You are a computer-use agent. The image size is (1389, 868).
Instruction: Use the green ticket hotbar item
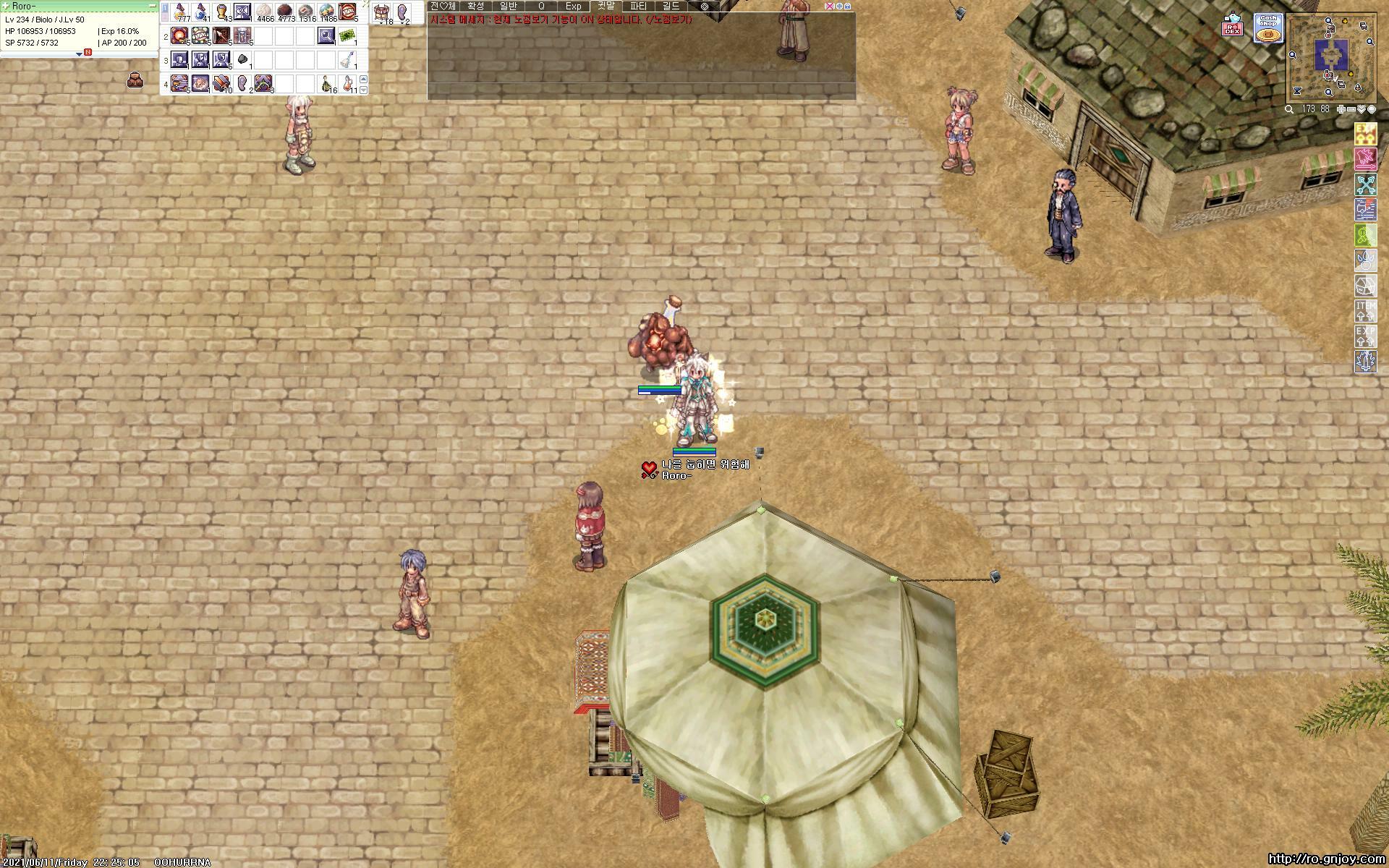(348, 35)
